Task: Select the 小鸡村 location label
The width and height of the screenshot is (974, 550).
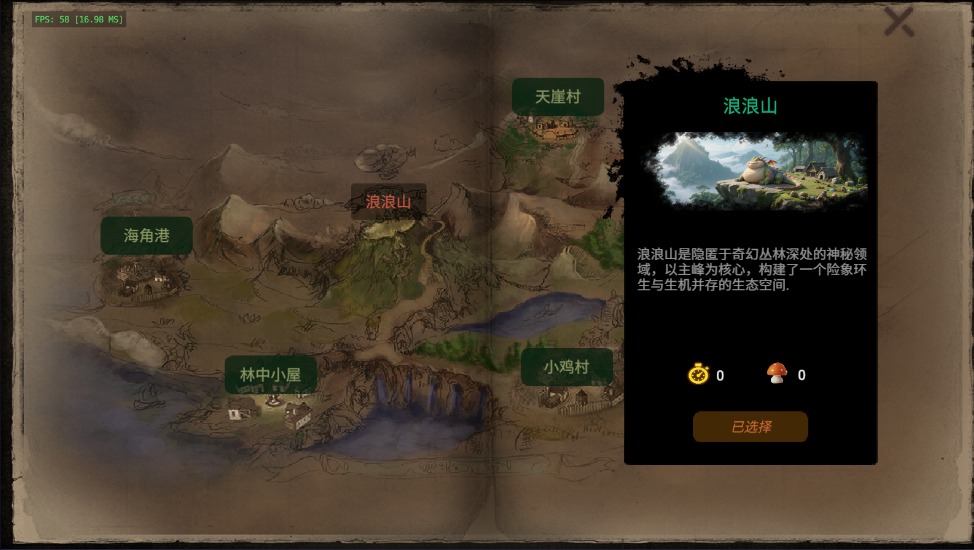Action: [x=566, y=367]
